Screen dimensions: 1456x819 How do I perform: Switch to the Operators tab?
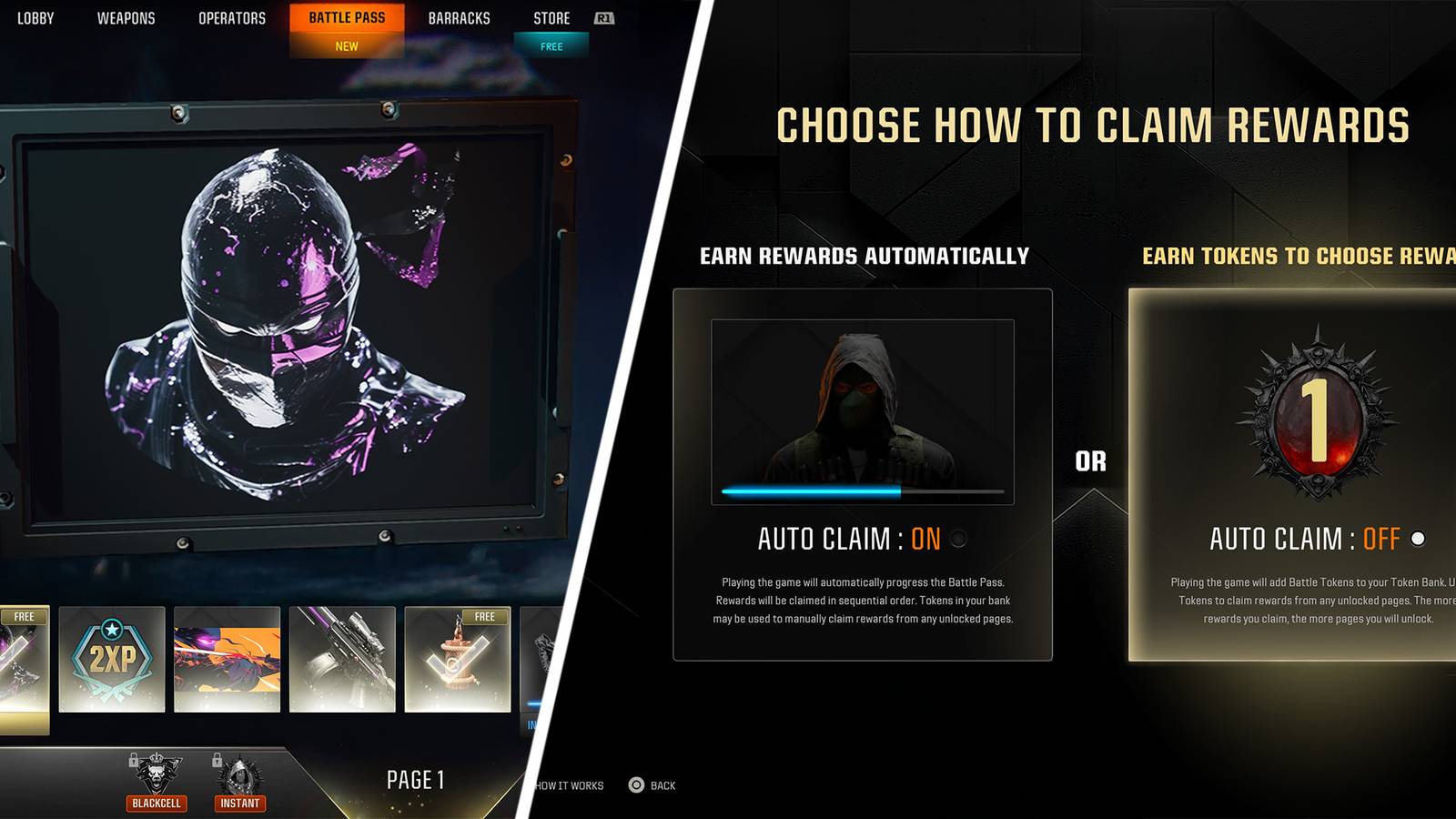(233, 17)
